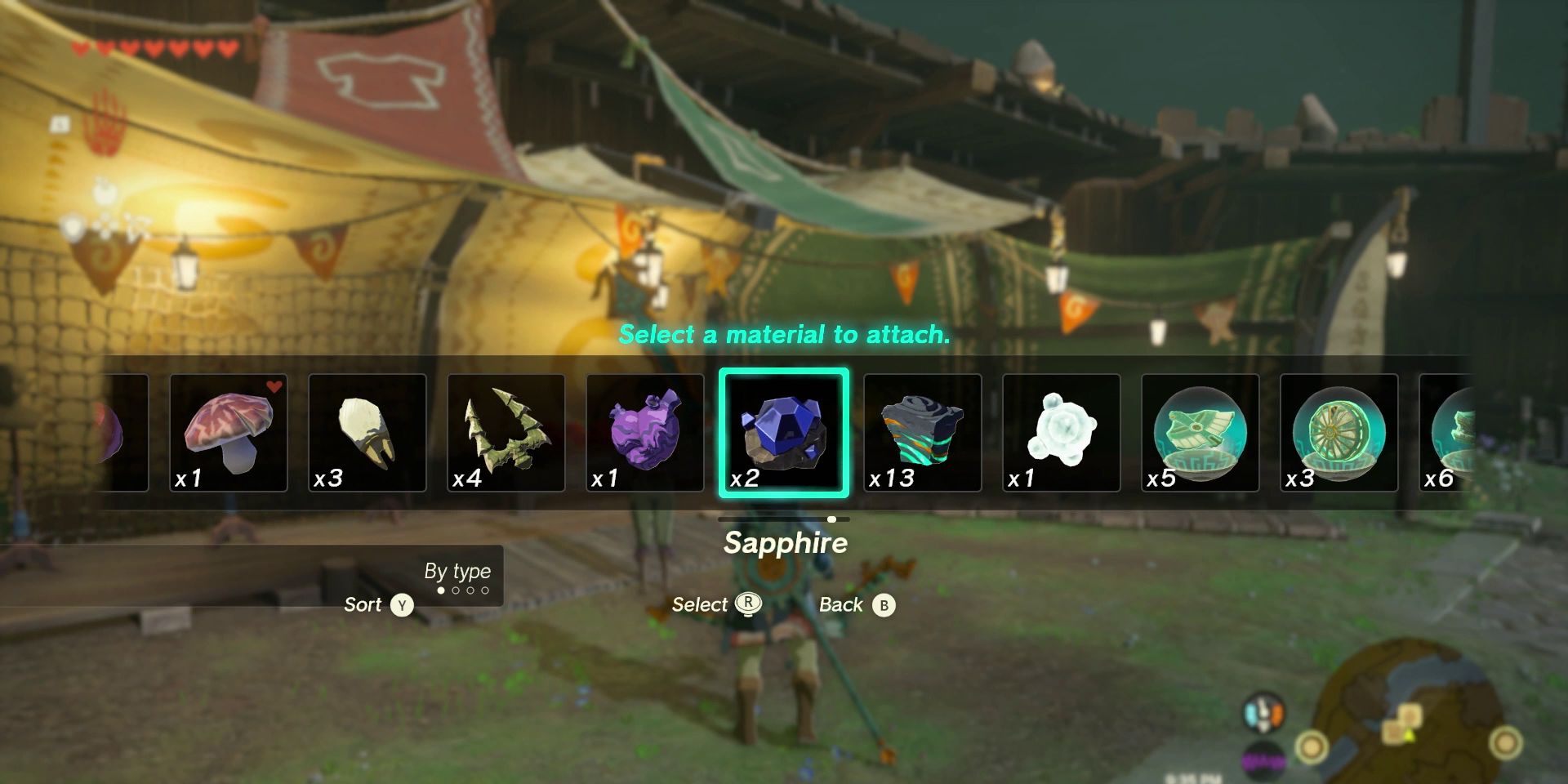Select the purple monster guts material
This screenshot has width=1568, height=784.
[x=645, y=433]
